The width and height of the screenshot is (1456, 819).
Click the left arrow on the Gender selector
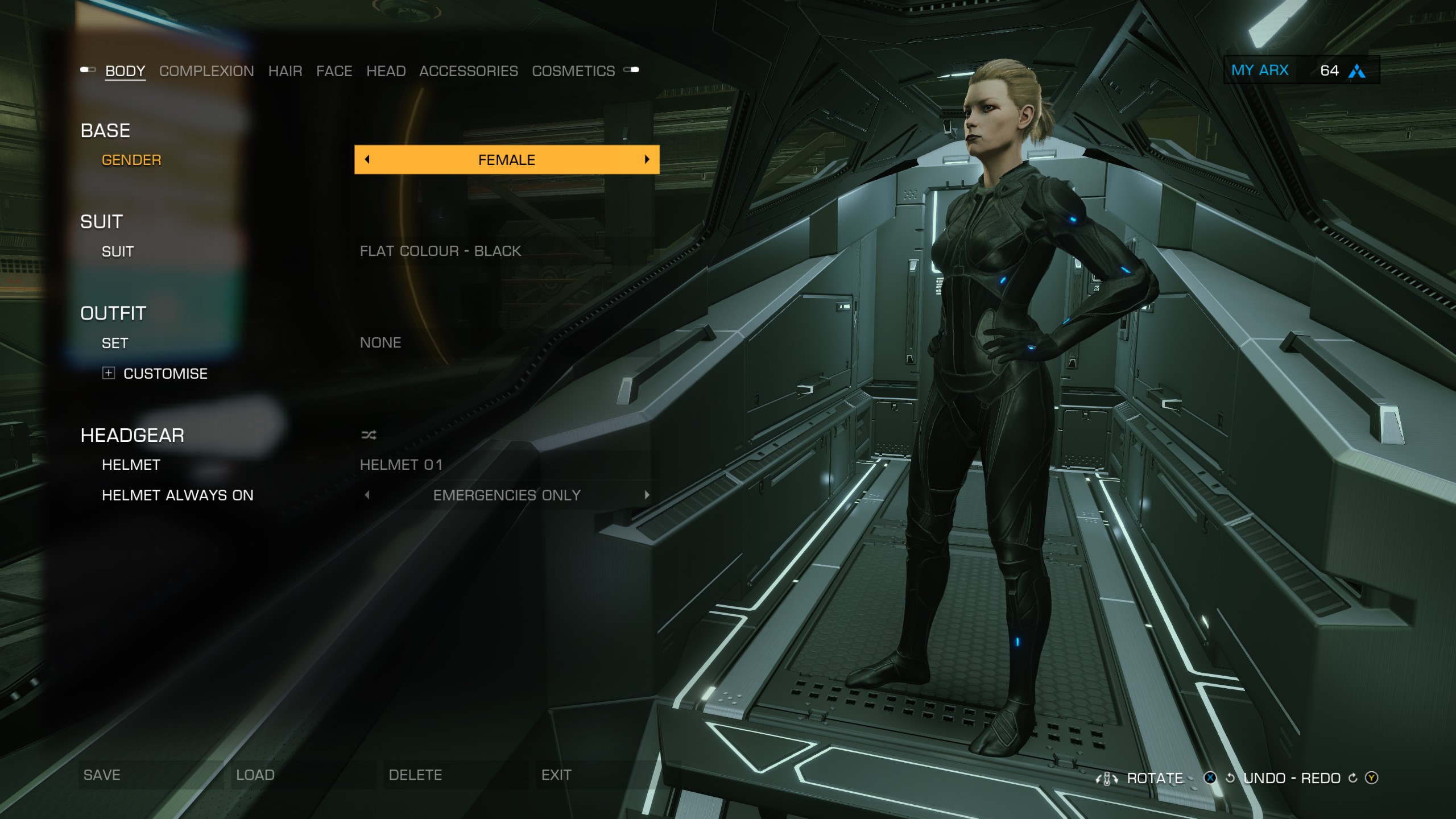(367, 160)
